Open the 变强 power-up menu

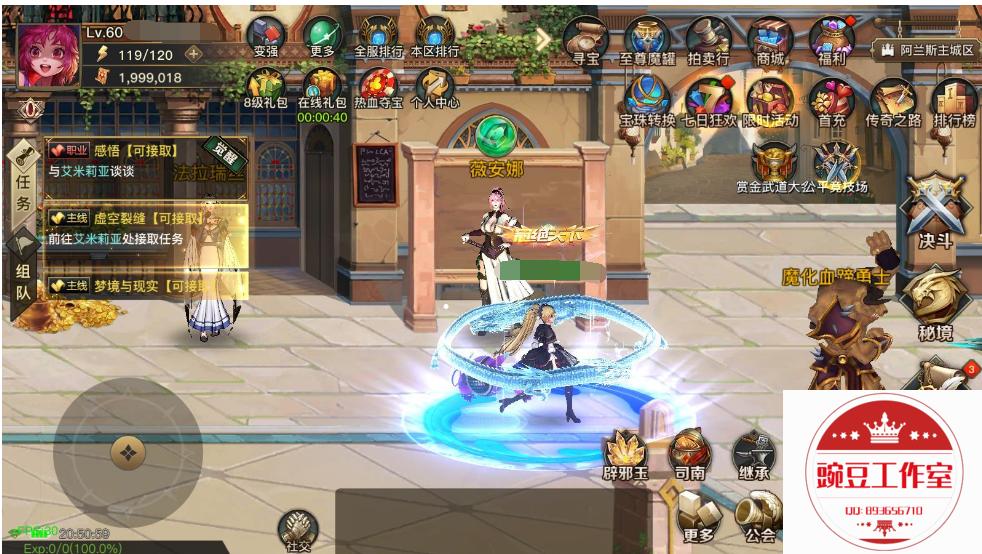click(x=265, y=35)
